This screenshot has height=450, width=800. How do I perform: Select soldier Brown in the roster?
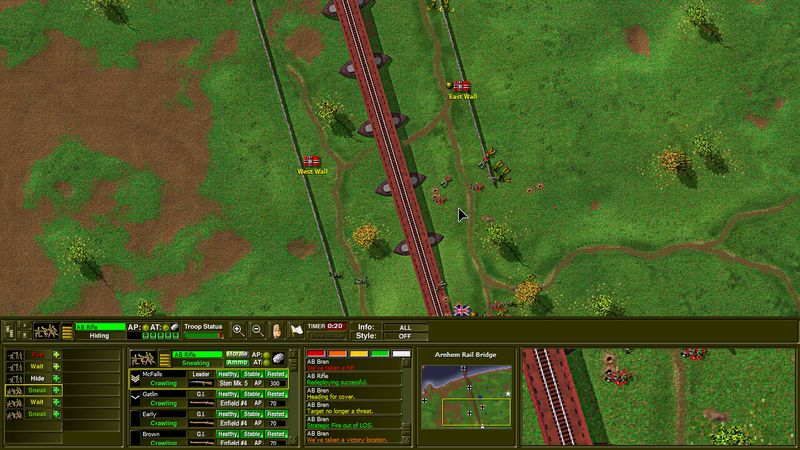151,435
